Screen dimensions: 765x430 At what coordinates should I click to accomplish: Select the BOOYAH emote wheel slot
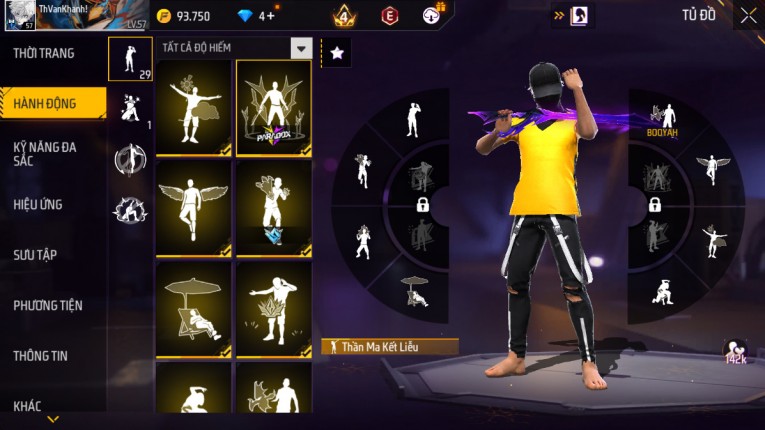(661, 118)
